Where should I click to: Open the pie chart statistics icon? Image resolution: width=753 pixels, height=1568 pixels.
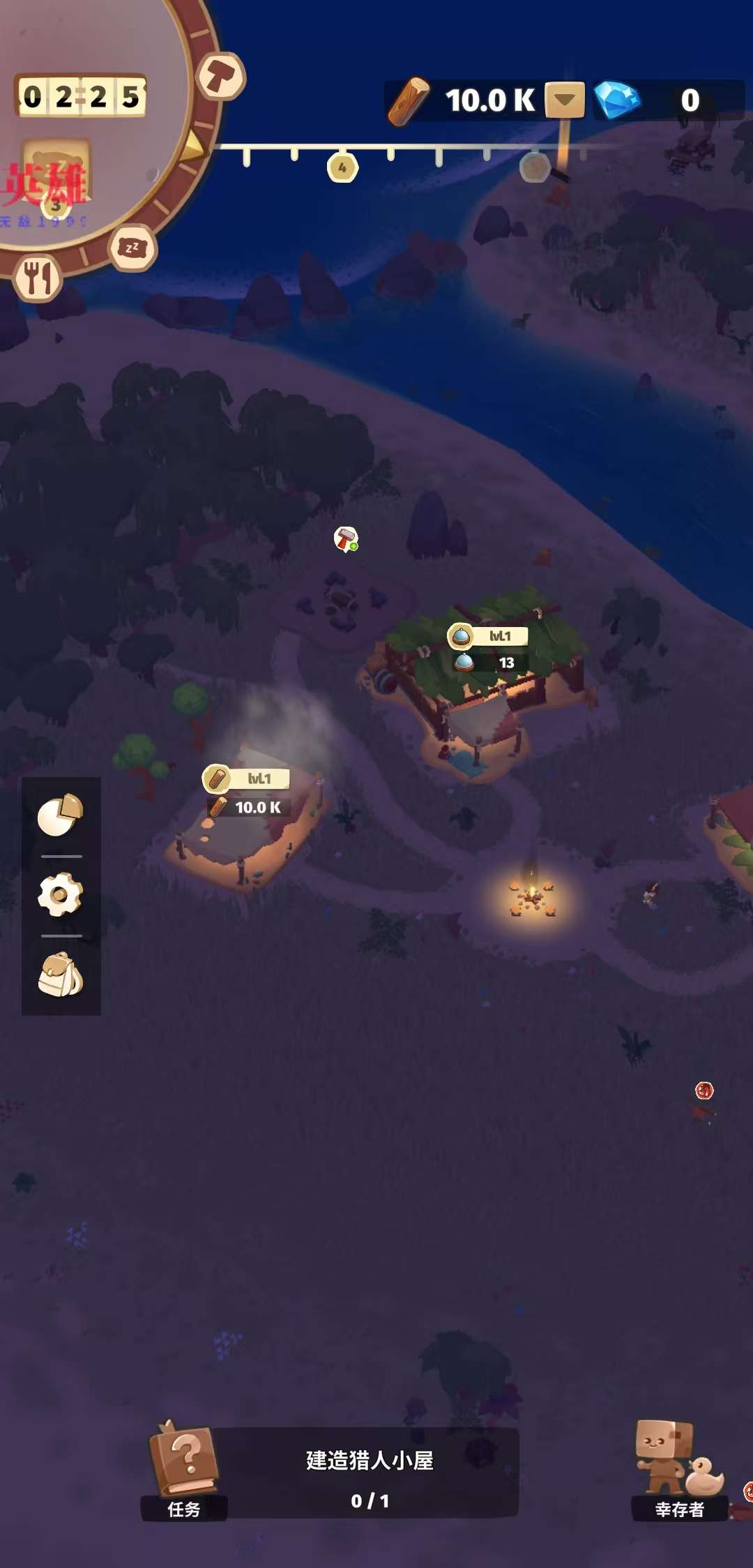point(61,814)
